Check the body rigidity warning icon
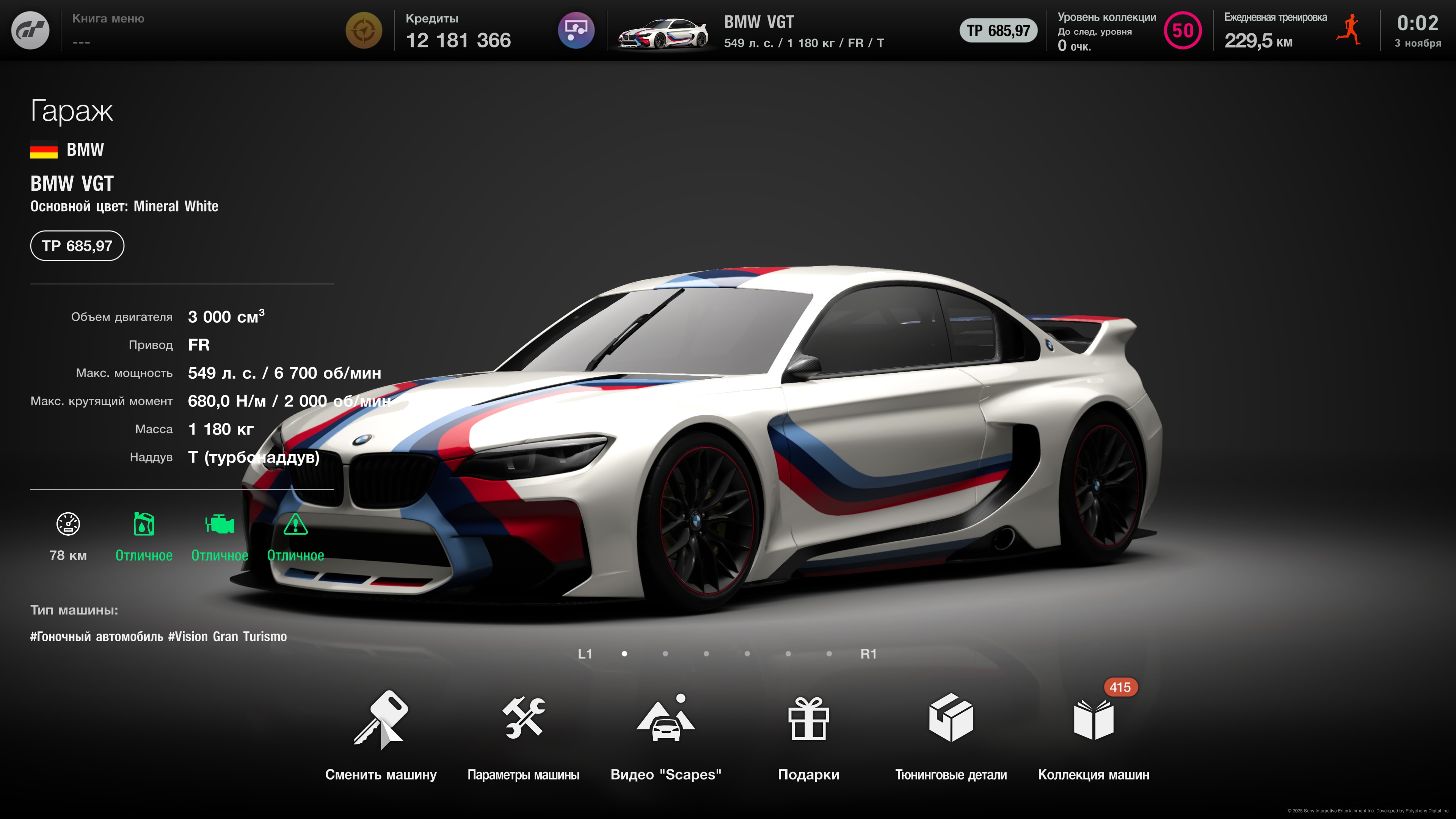1456x819 pixels. tap(295, 524)
